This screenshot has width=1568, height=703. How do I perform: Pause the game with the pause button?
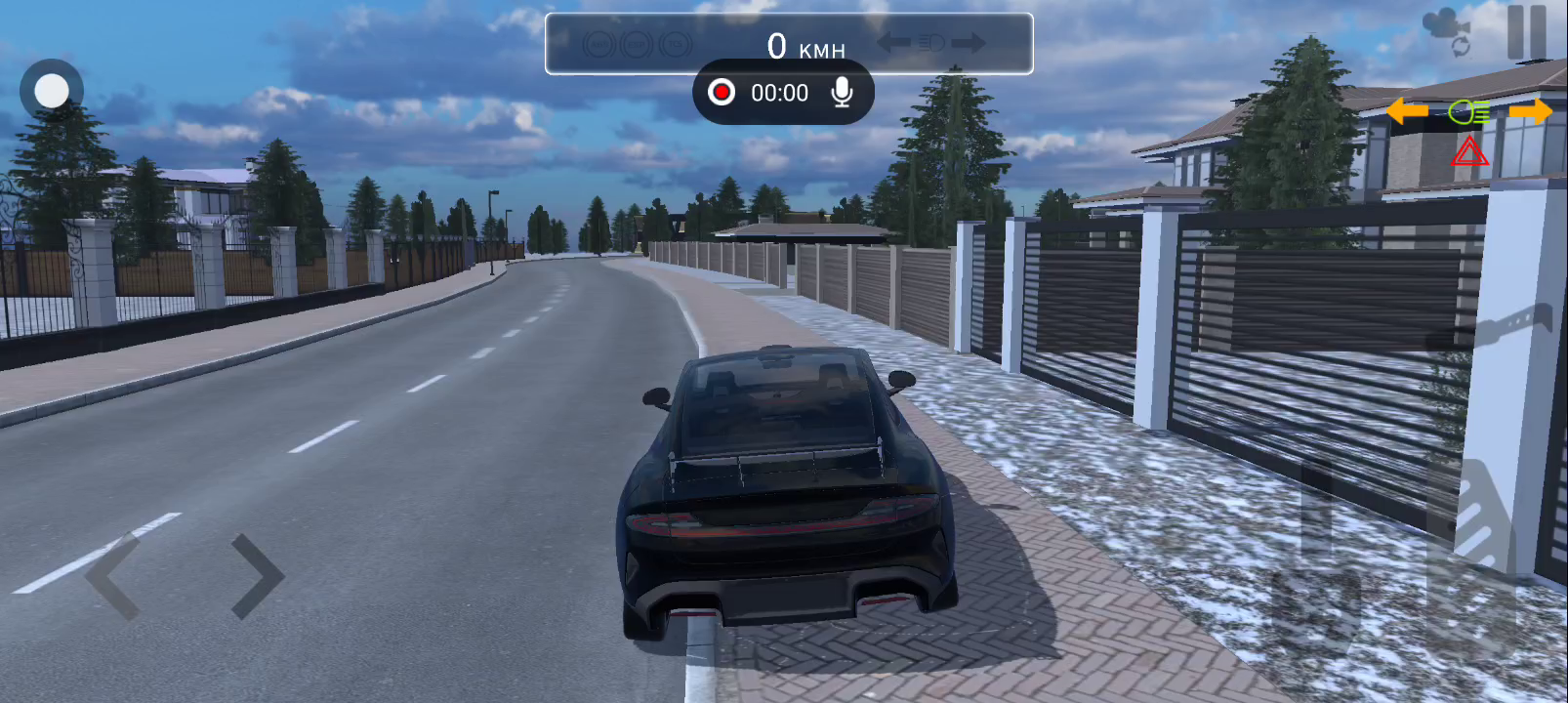1526,31
